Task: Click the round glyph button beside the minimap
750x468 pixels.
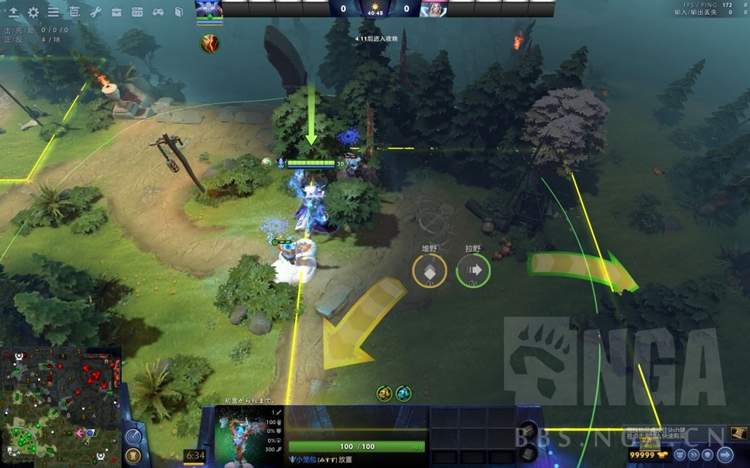Action: [x=135, y=437]
